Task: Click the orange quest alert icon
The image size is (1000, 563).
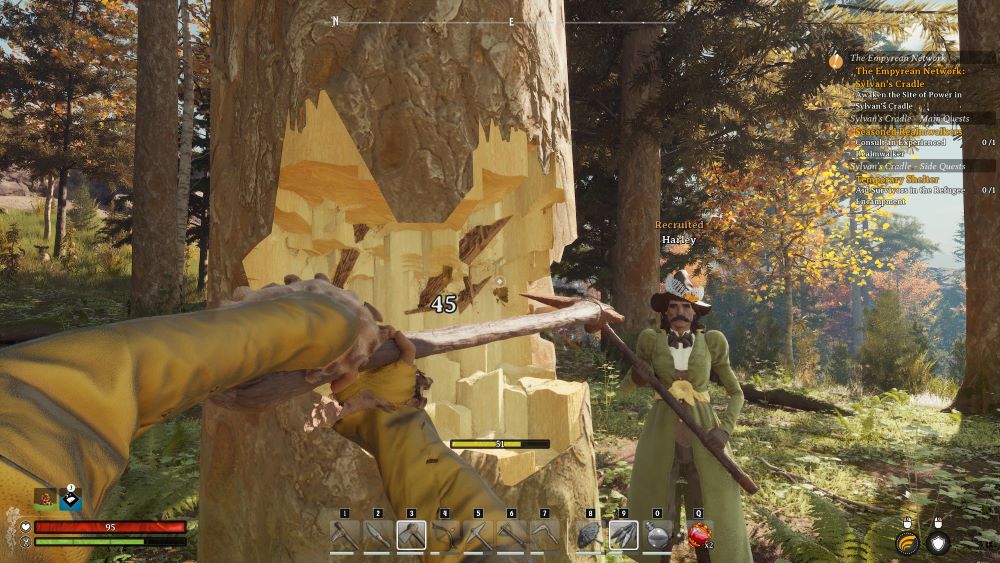Action: [x=836, y=60]
